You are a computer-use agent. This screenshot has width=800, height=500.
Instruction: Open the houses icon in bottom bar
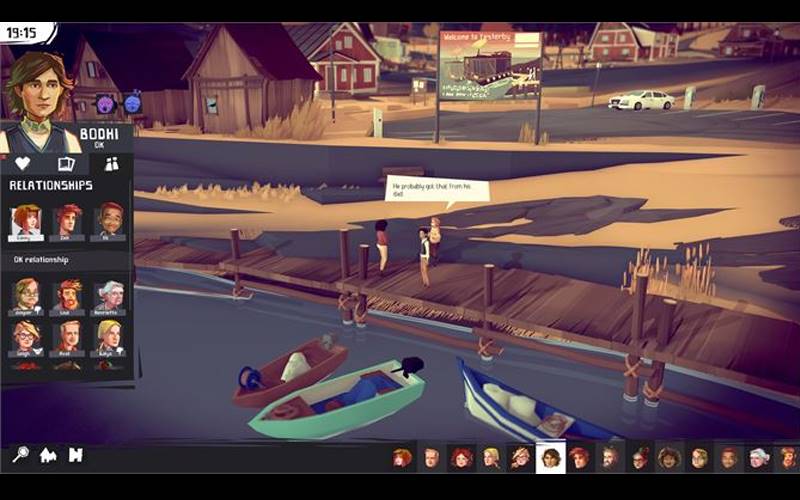point(48,455)
